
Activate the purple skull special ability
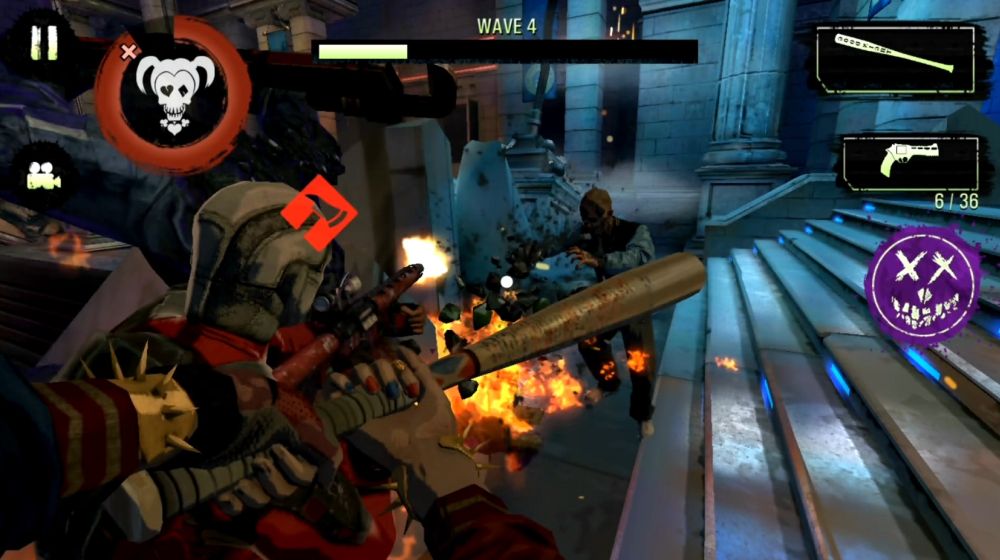[x=922, y=281]
